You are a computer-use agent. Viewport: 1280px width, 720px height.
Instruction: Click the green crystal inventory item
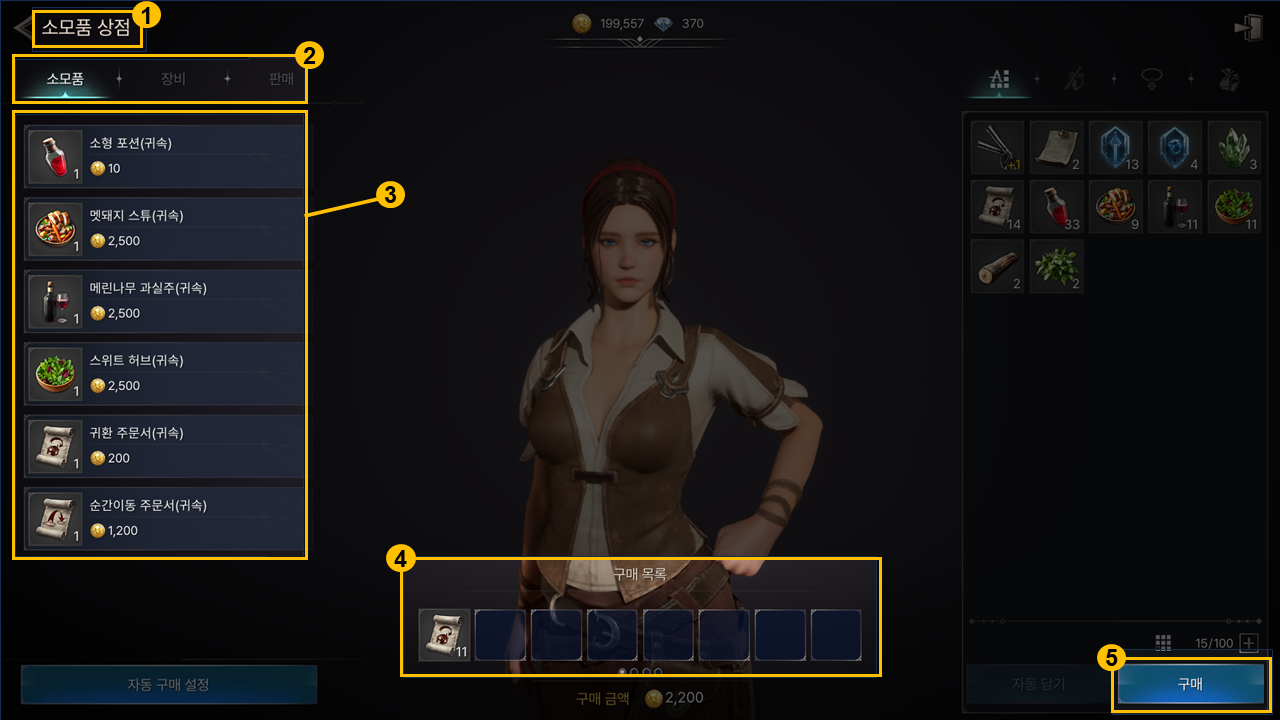[x=1233, y=147]
